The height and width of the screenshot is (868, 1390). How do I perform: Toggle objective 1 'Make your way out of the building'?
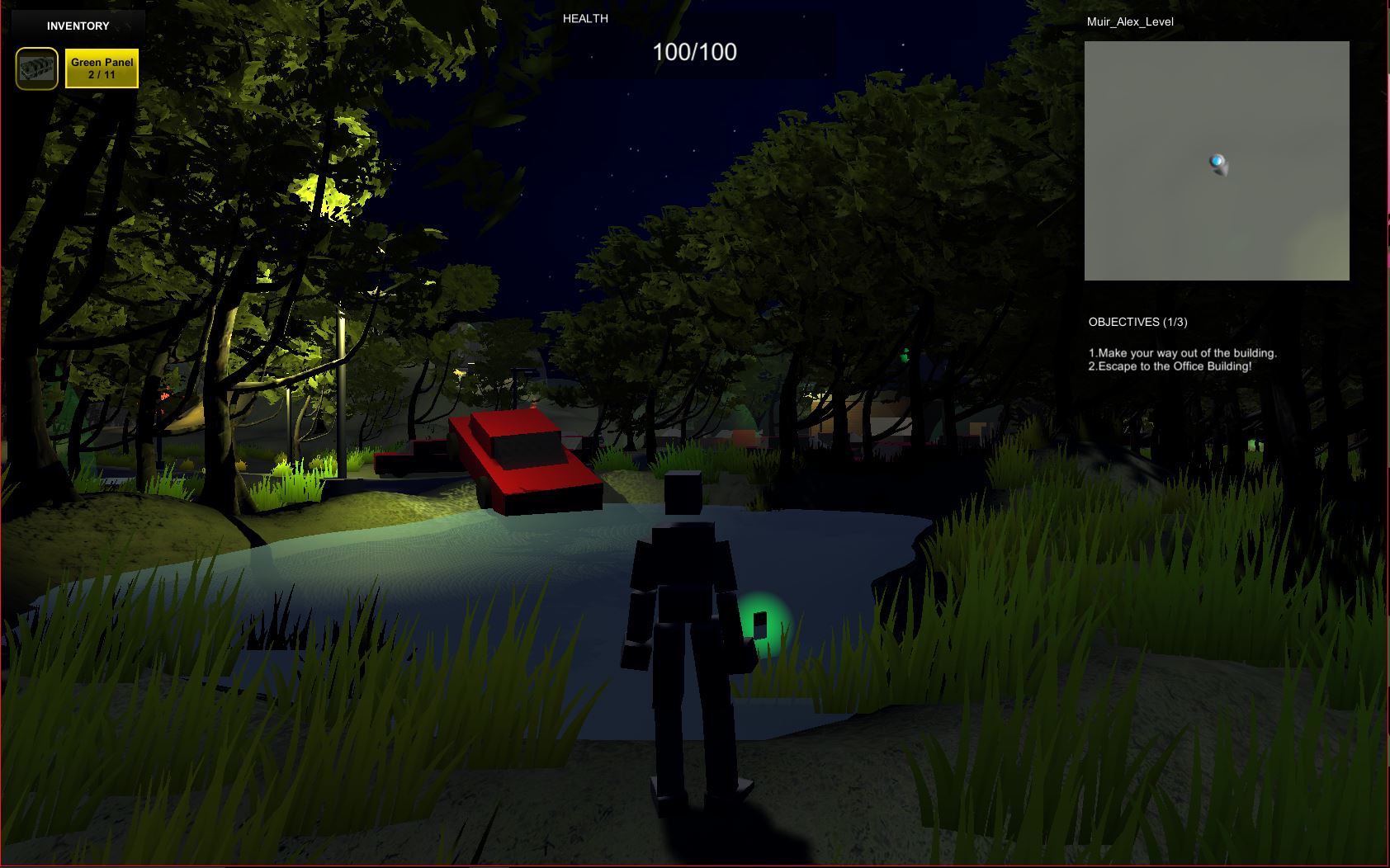point(1182,351)
